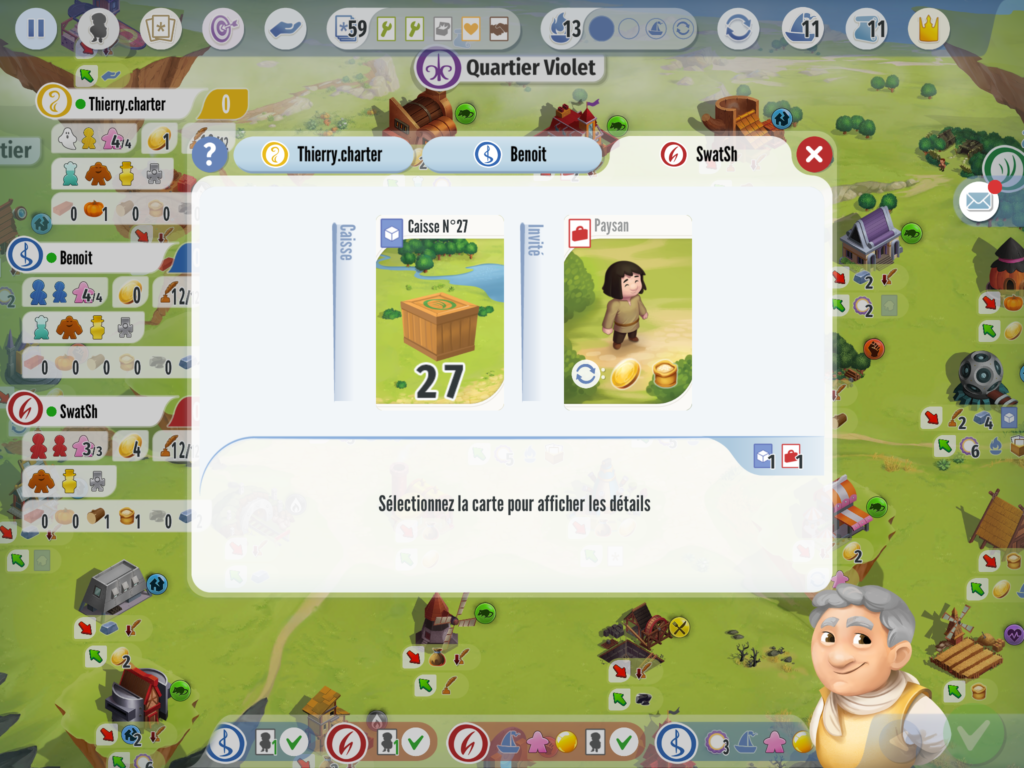1024x768 pixels.
Task: Close the player cards window
Action: pyautogui.click(x=814, y=154)
